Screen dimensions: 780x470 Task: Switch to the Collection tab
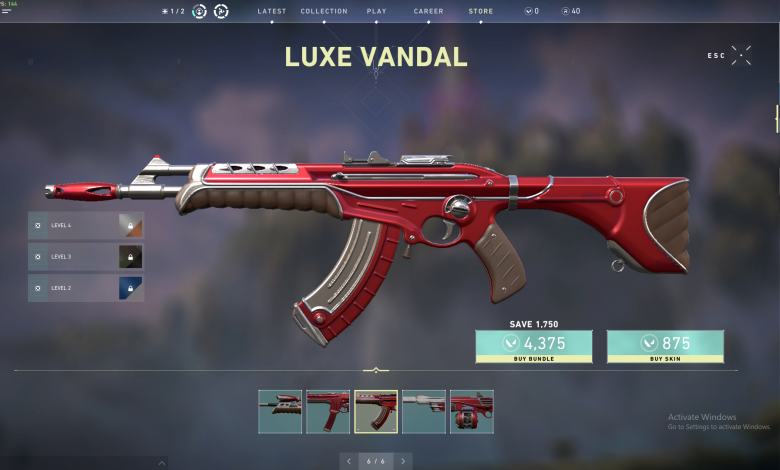tap(324, 11)
